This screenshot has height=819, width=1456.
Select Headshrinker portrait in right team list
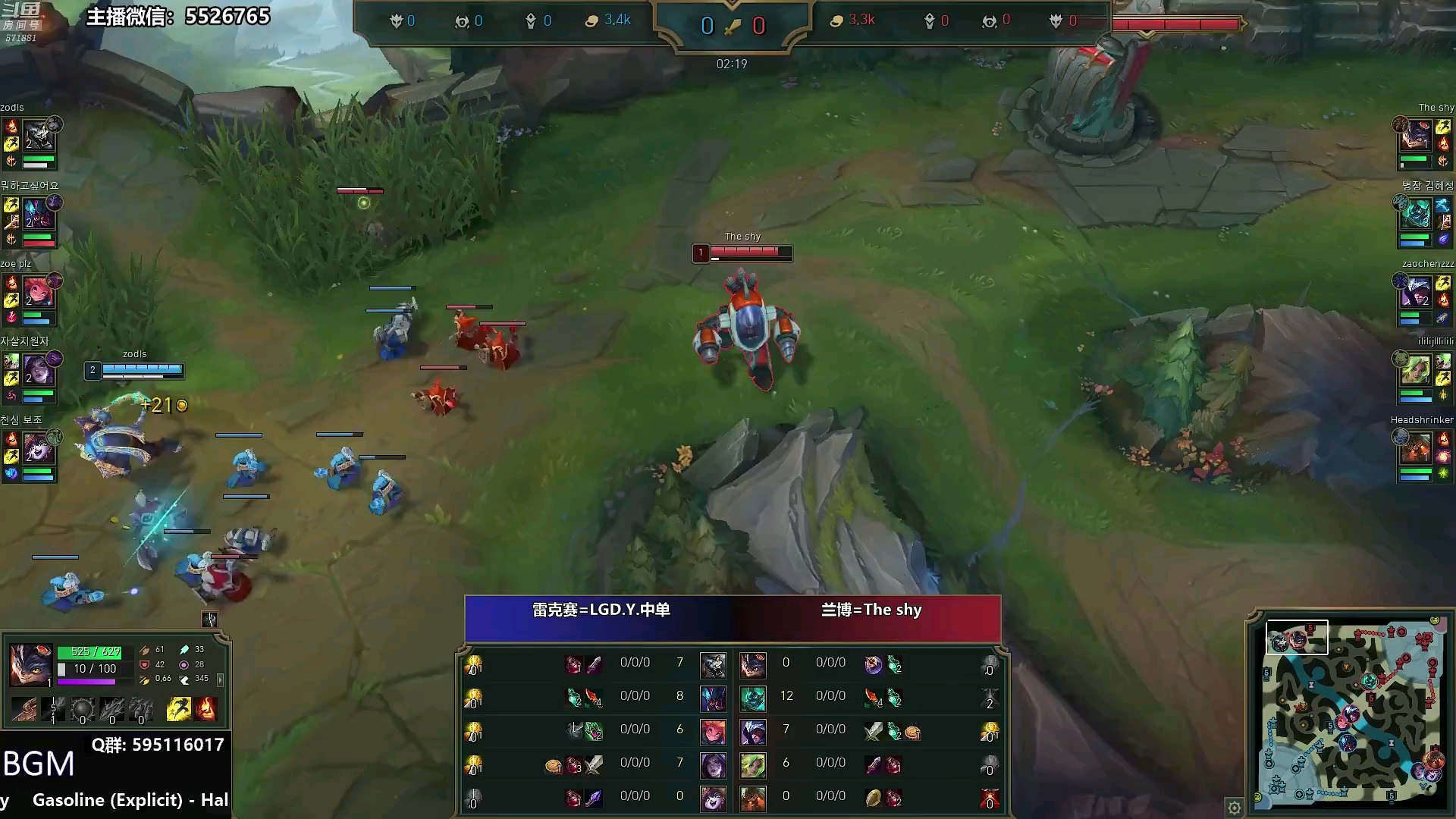pos(1416,447)
